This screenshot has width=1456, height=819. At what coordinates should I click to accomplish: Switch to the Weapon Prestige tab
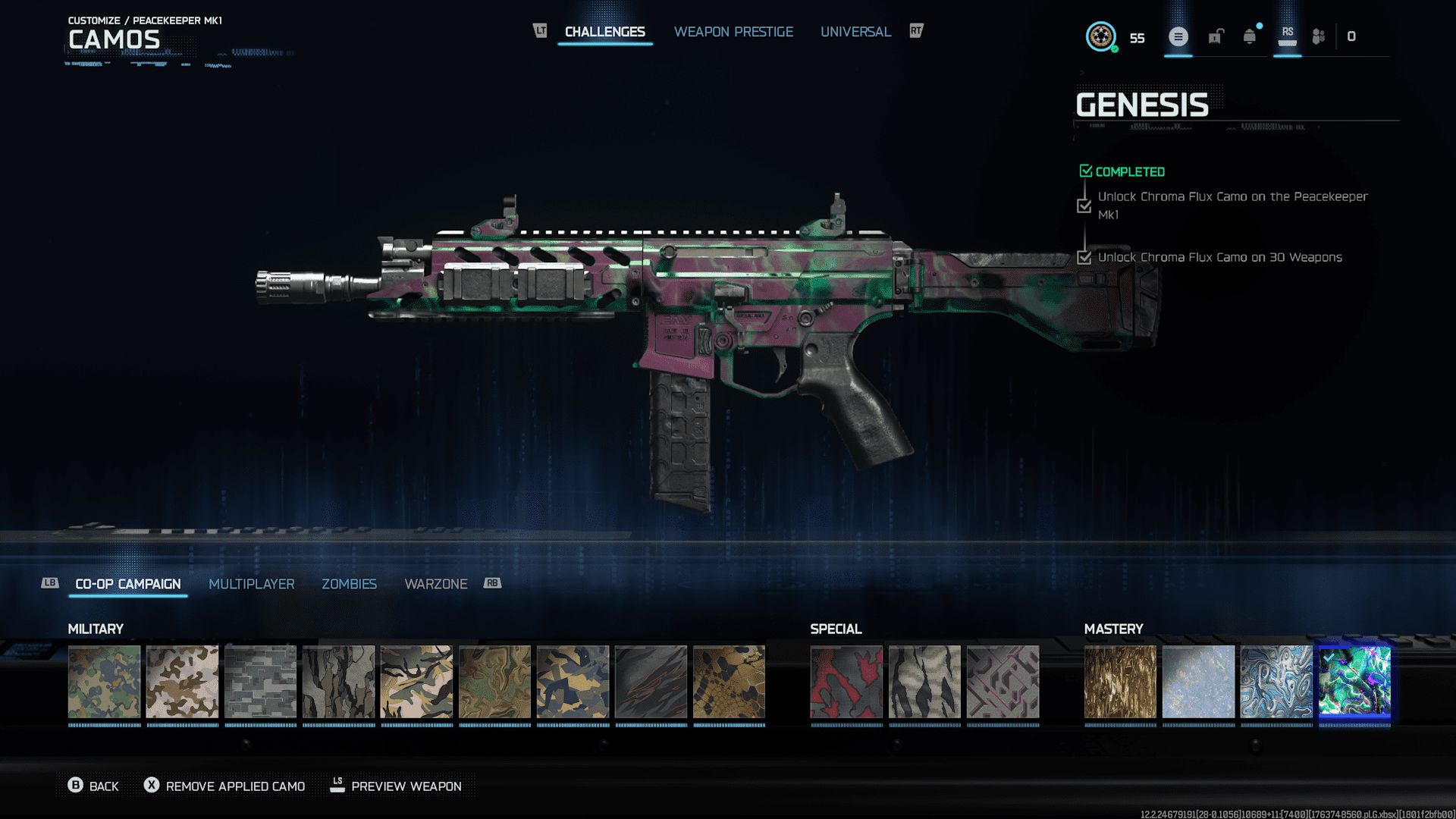pyautogui.click(x=733, y=32)
